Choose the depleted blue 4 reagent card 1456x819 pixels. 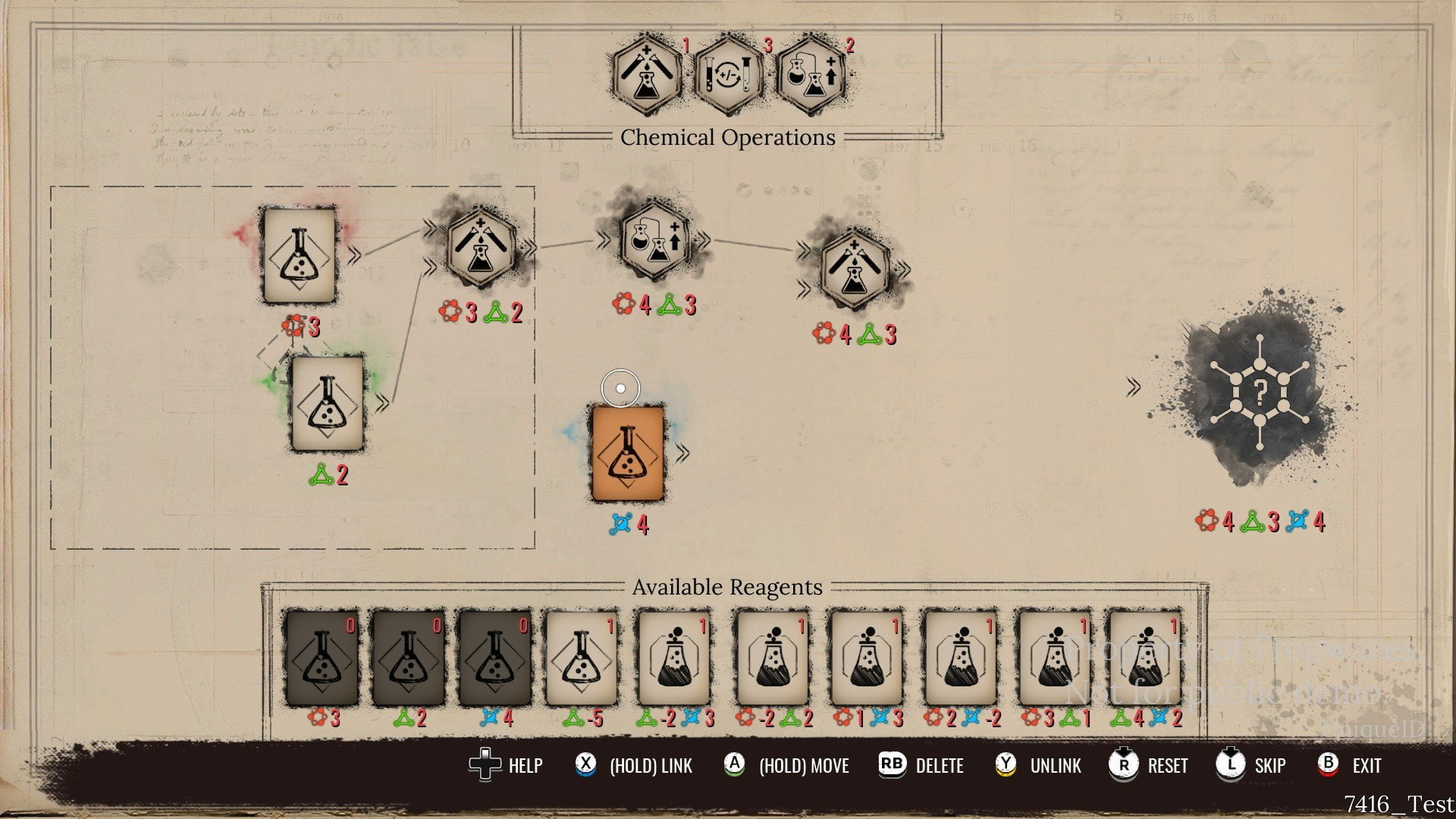pyautogui.click(x=494, y=658)
